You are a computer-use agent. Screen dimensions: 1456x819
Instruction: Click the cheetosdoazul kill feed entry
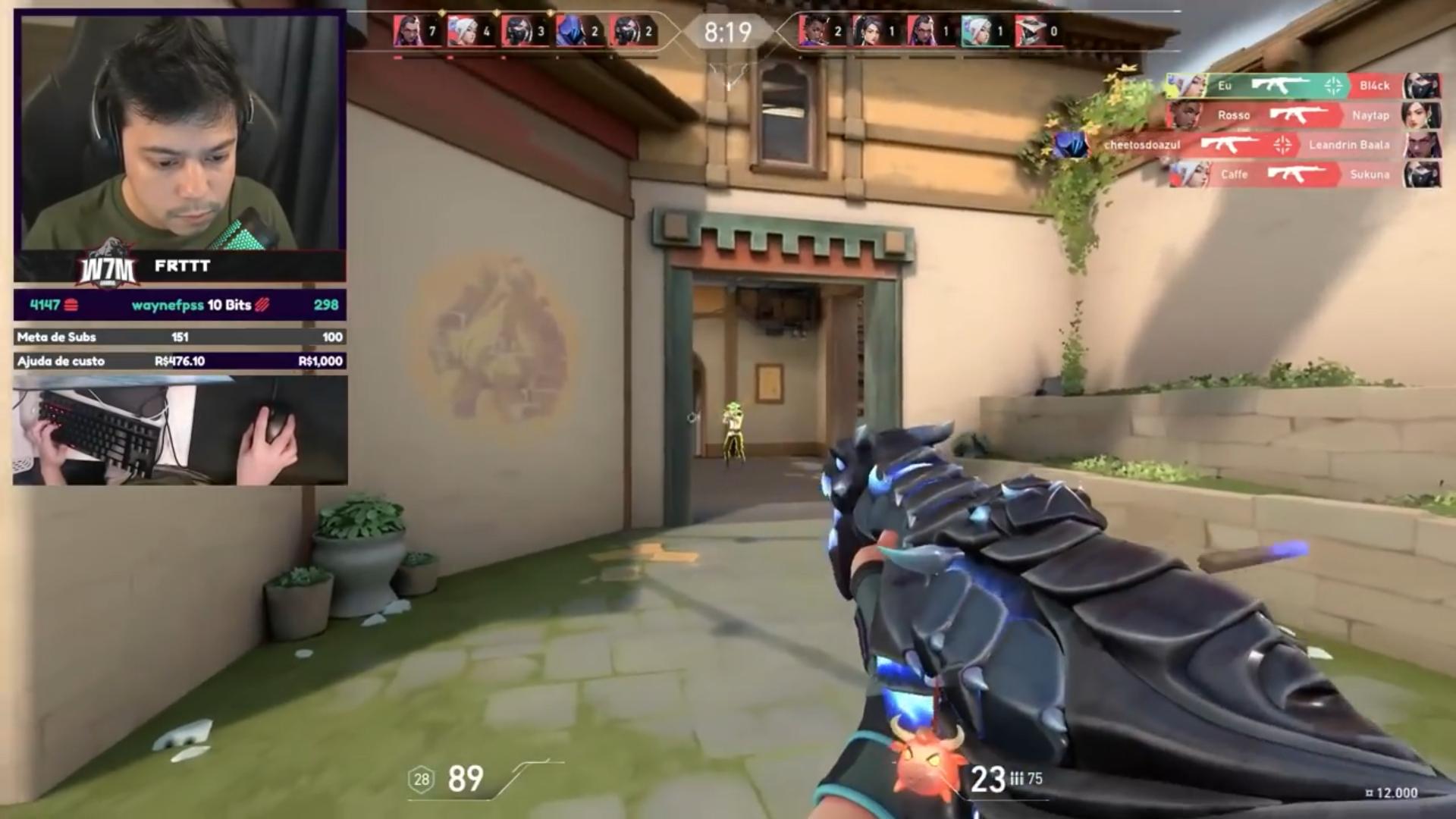(1244, 145)
